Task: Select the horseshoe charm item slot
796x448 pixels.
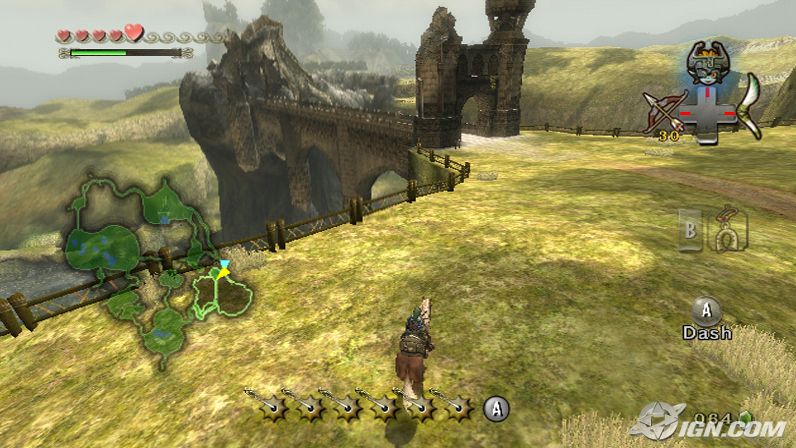Action: click(x=728, y=230)
